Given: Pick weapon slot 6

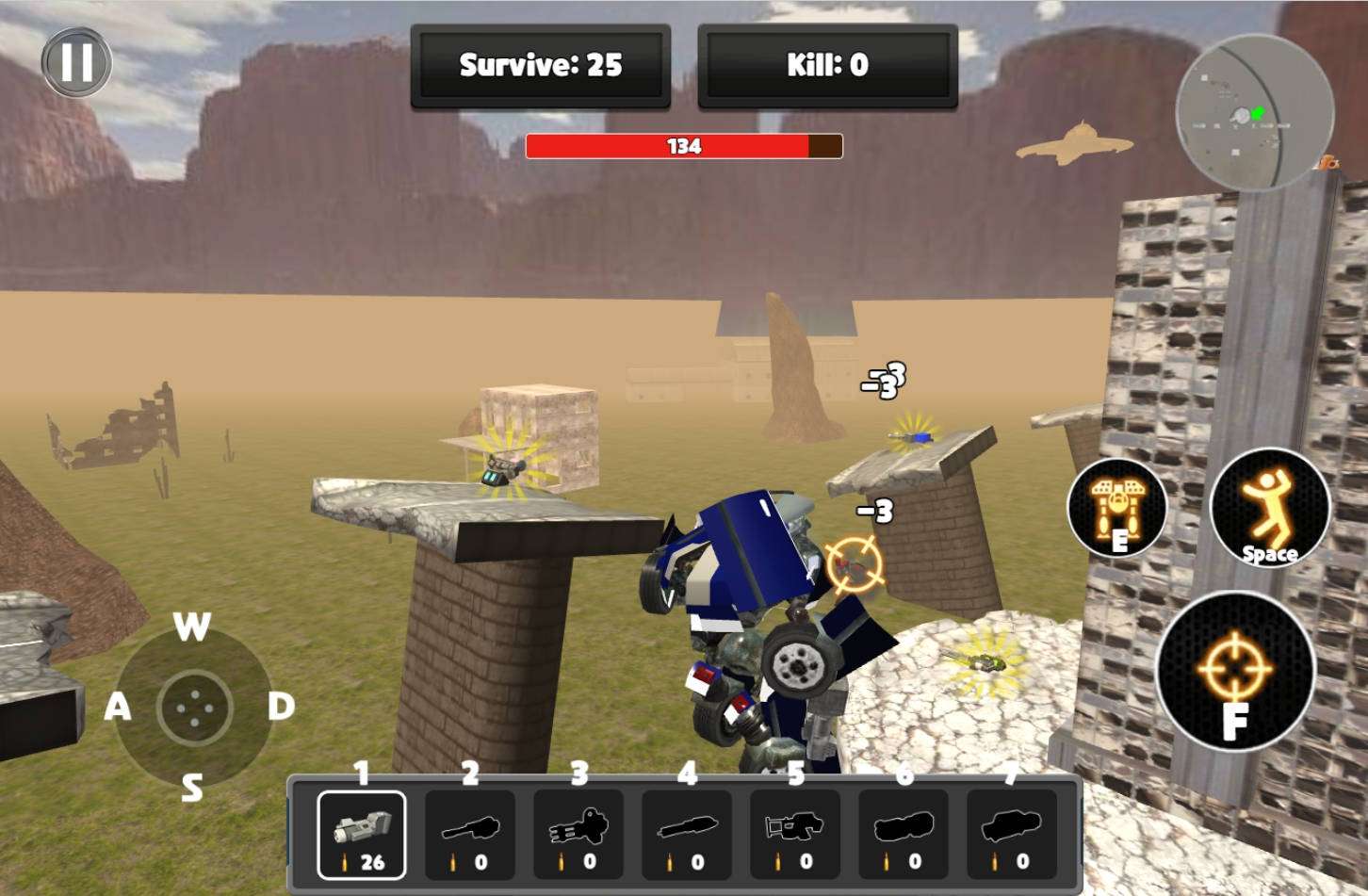Looking at the screenshot, I should coord(904,835).
